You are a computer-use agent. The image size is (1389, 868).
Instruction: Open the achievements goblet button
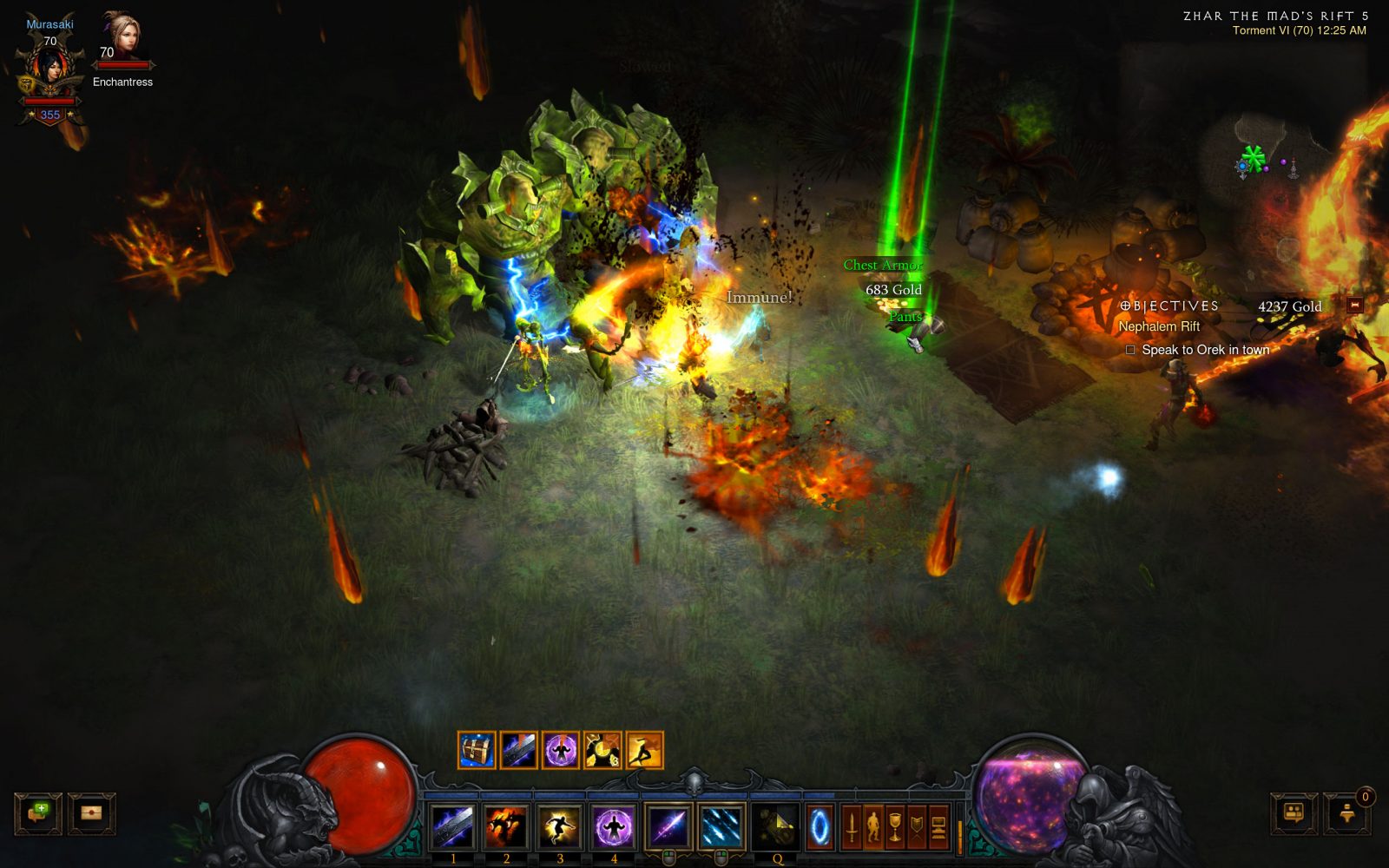pos(895,826)
